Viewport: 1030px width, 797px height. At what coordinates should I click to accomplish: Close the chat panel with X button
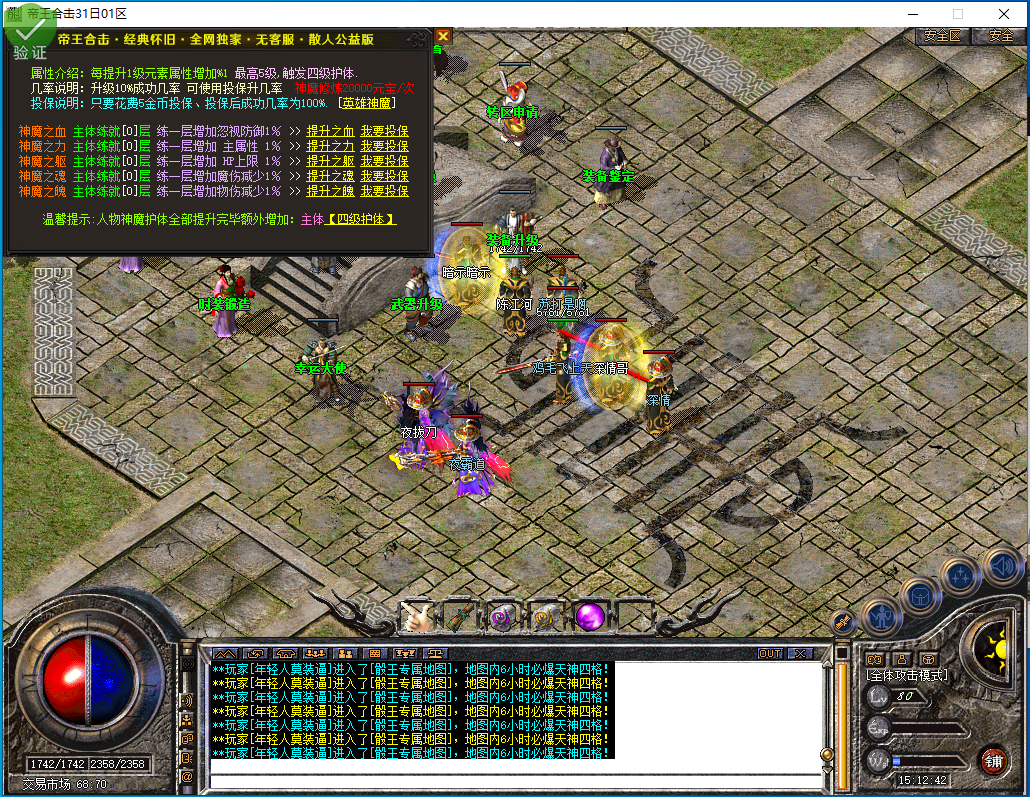801,653
